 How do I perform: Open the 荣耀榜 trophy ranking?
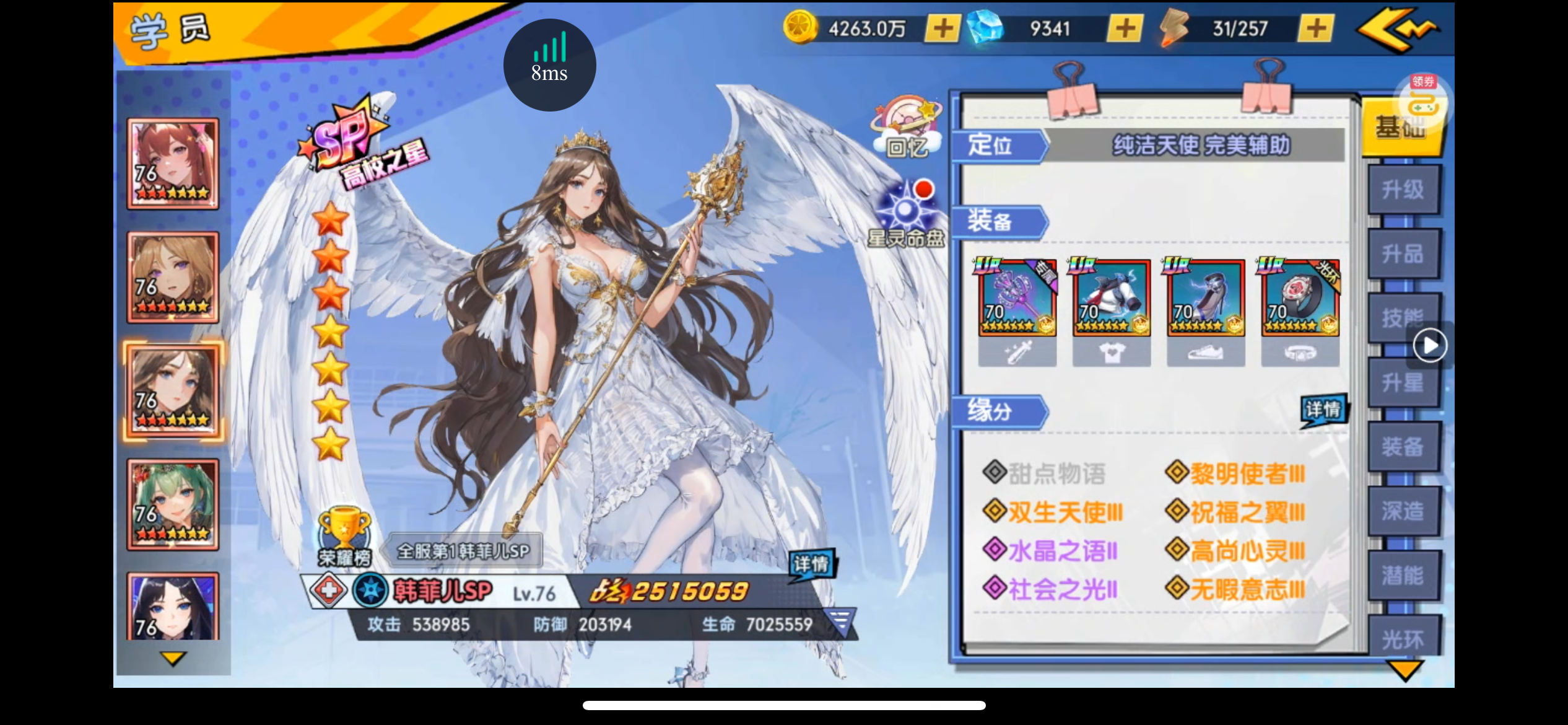[344, 537]
